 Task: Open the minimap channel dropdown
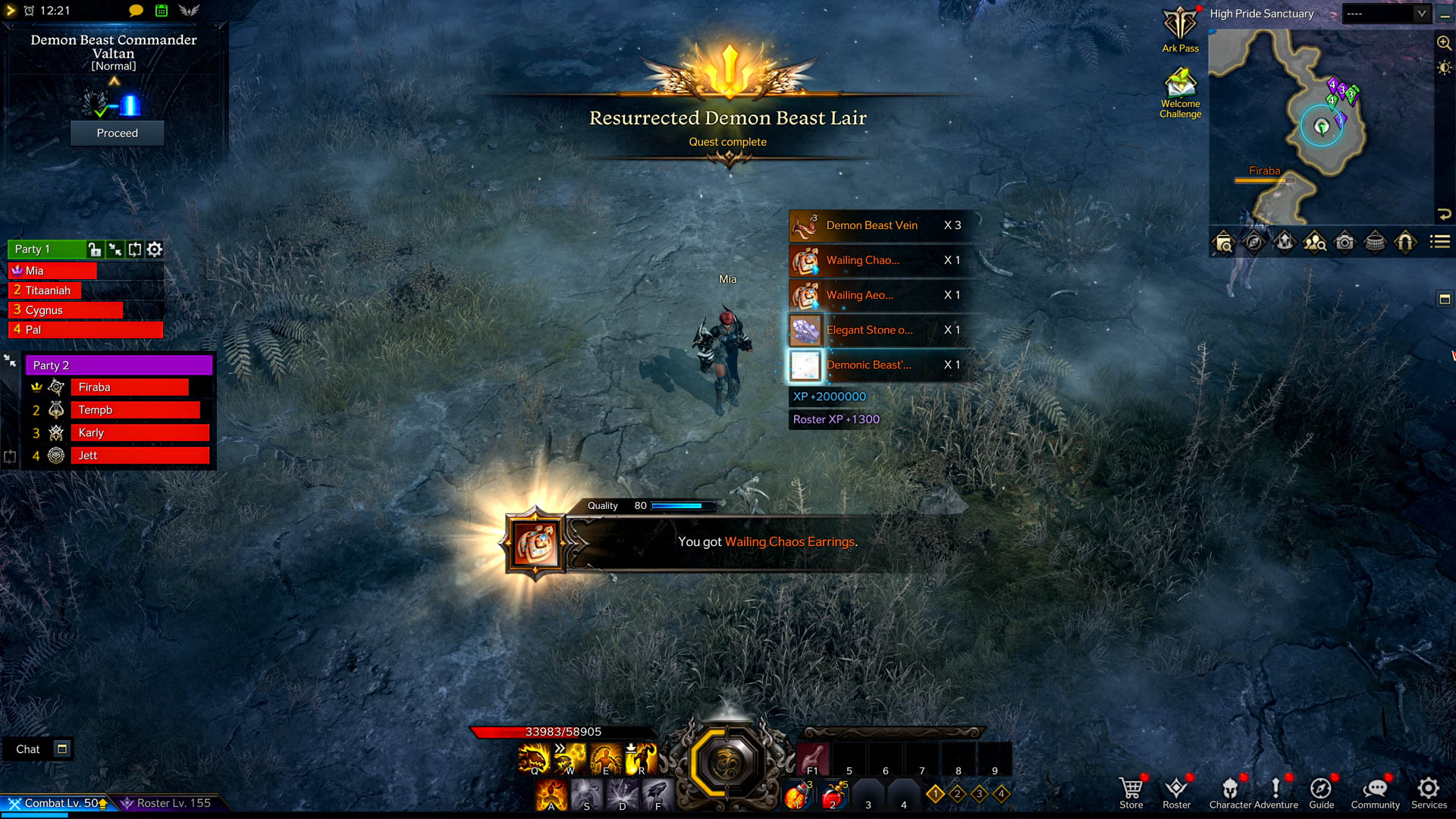tap(1422, 14)
